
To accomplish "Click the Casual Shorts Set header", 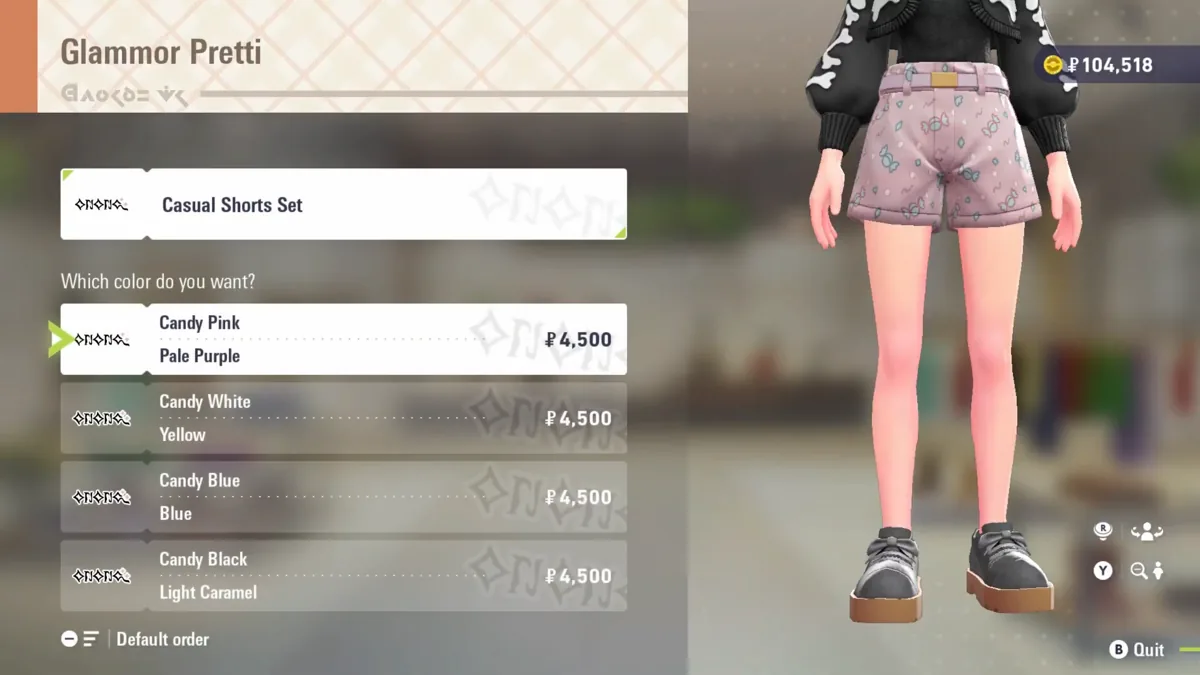I will [x=343, y=204].
